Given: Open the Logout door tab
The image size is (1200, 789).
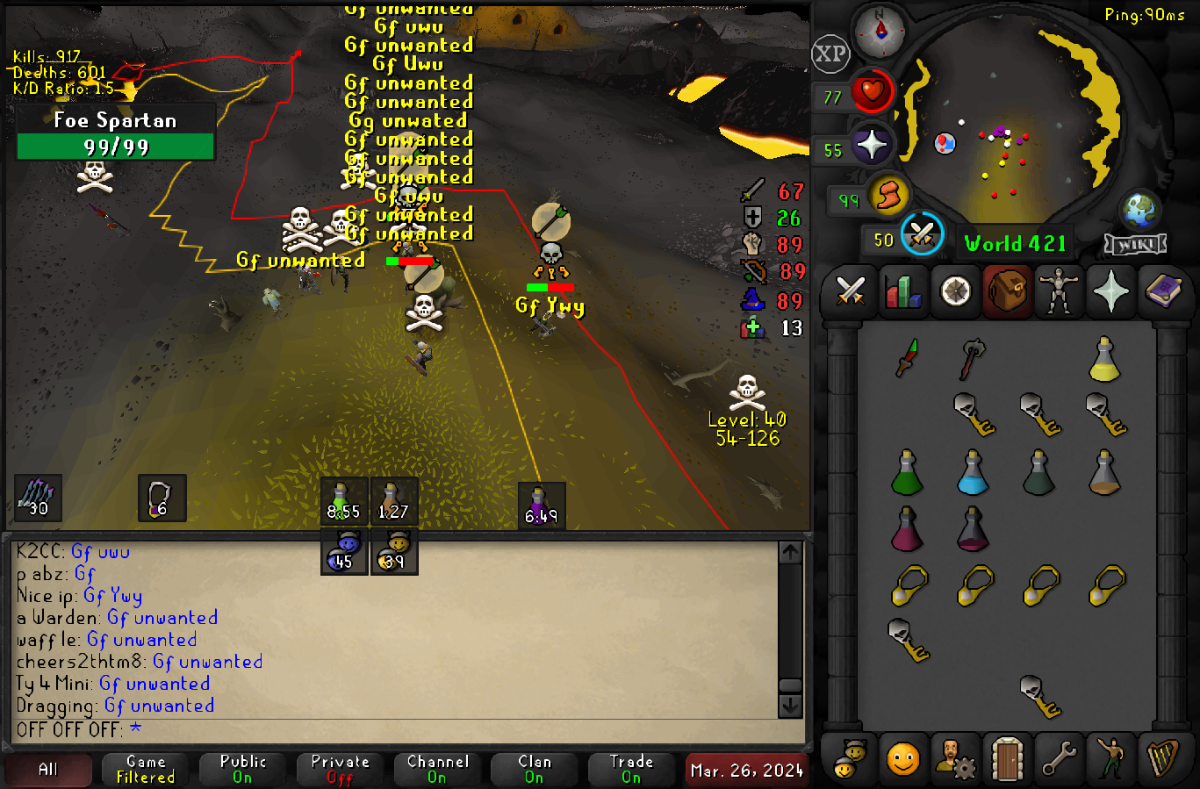Looking at the screenshot, I should click(1005, 758).
